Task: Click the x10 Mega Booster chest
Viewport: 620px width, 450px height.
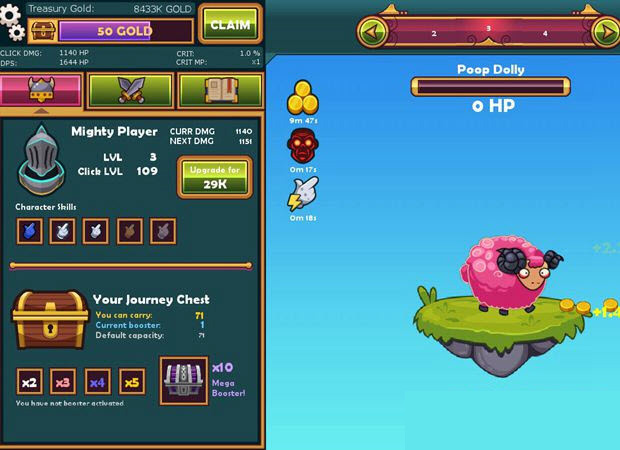Action: (184, 381)
